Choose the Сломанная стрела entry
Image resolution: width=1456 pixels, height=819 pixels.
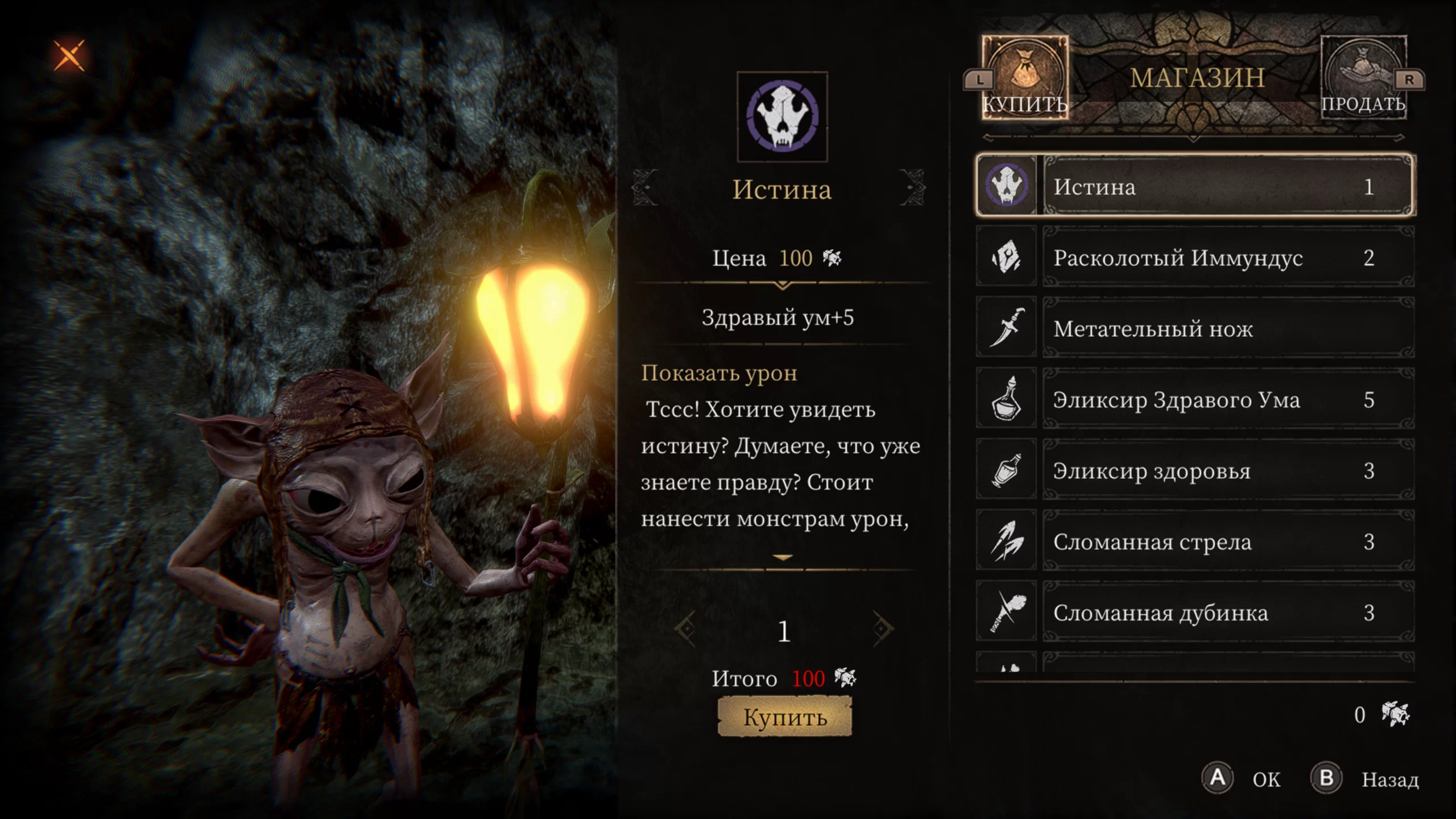pyautogui.click(x=1194, y=541)
